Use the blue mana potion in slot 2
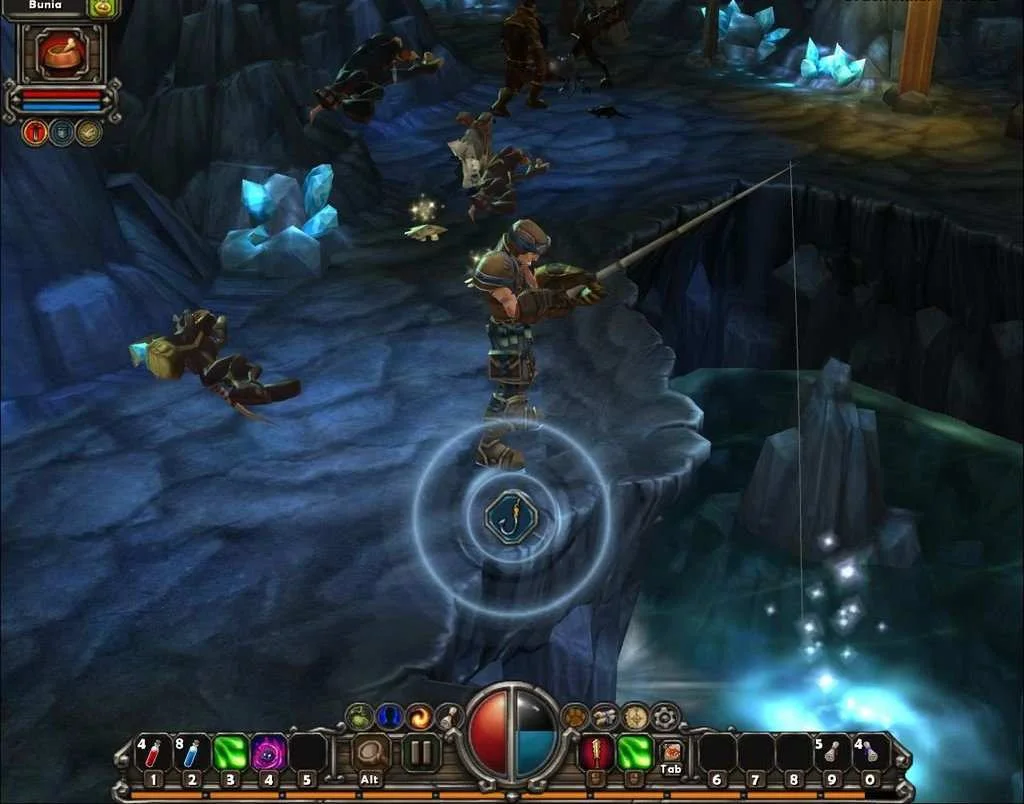1024x804 pixels. [x=191, y=753]
